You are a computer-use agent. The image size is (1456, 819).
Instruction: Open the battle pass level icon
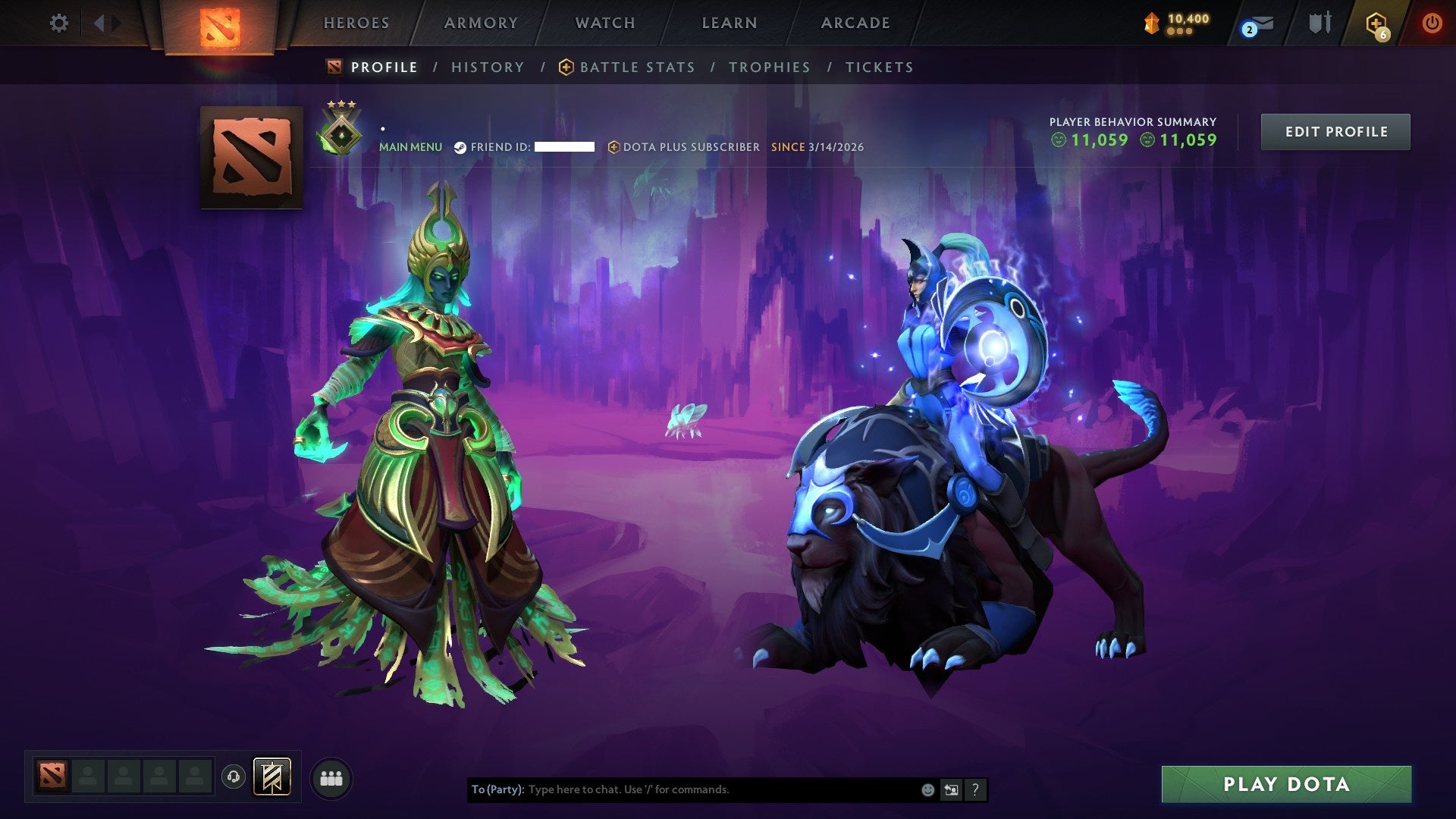[x=1152, y=23]
